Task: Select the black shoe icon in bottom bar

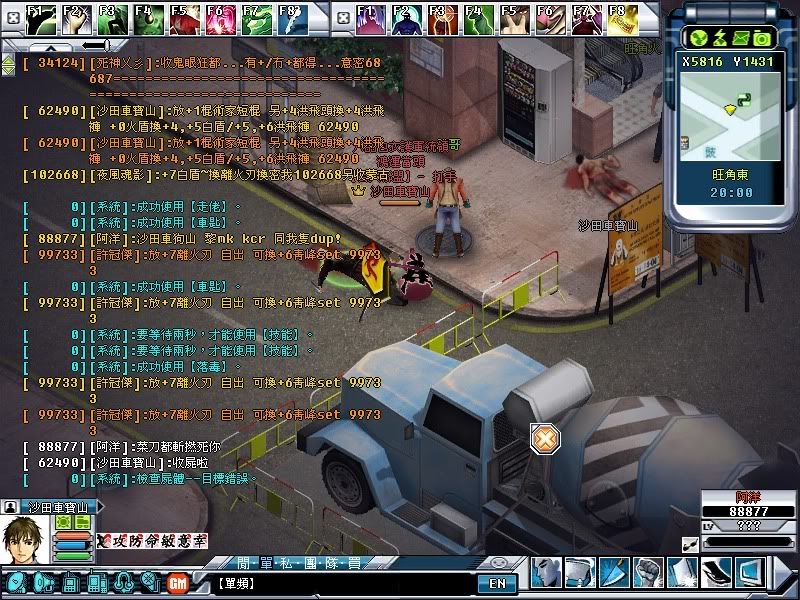Action: (x=714, y=572)
